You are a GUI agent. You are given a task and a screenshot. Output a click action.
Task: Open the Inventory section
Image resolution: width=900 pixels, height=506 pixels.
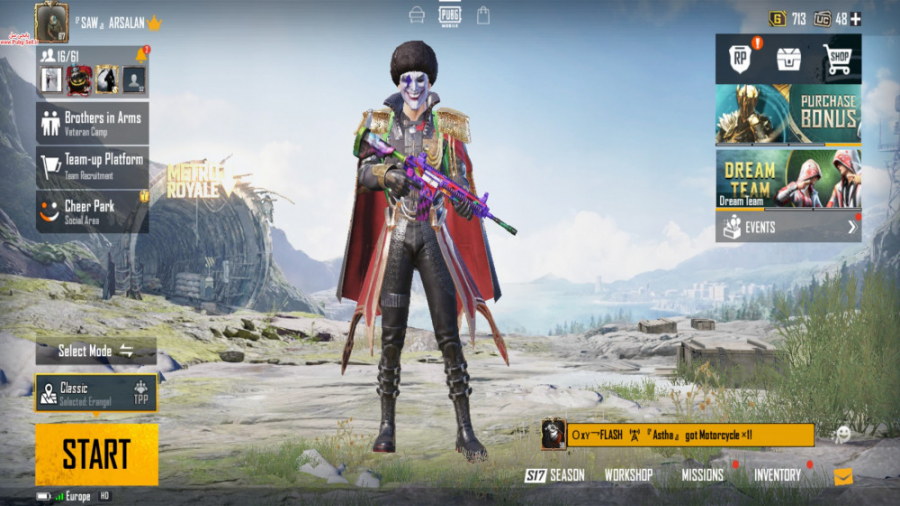pos(777,475)
